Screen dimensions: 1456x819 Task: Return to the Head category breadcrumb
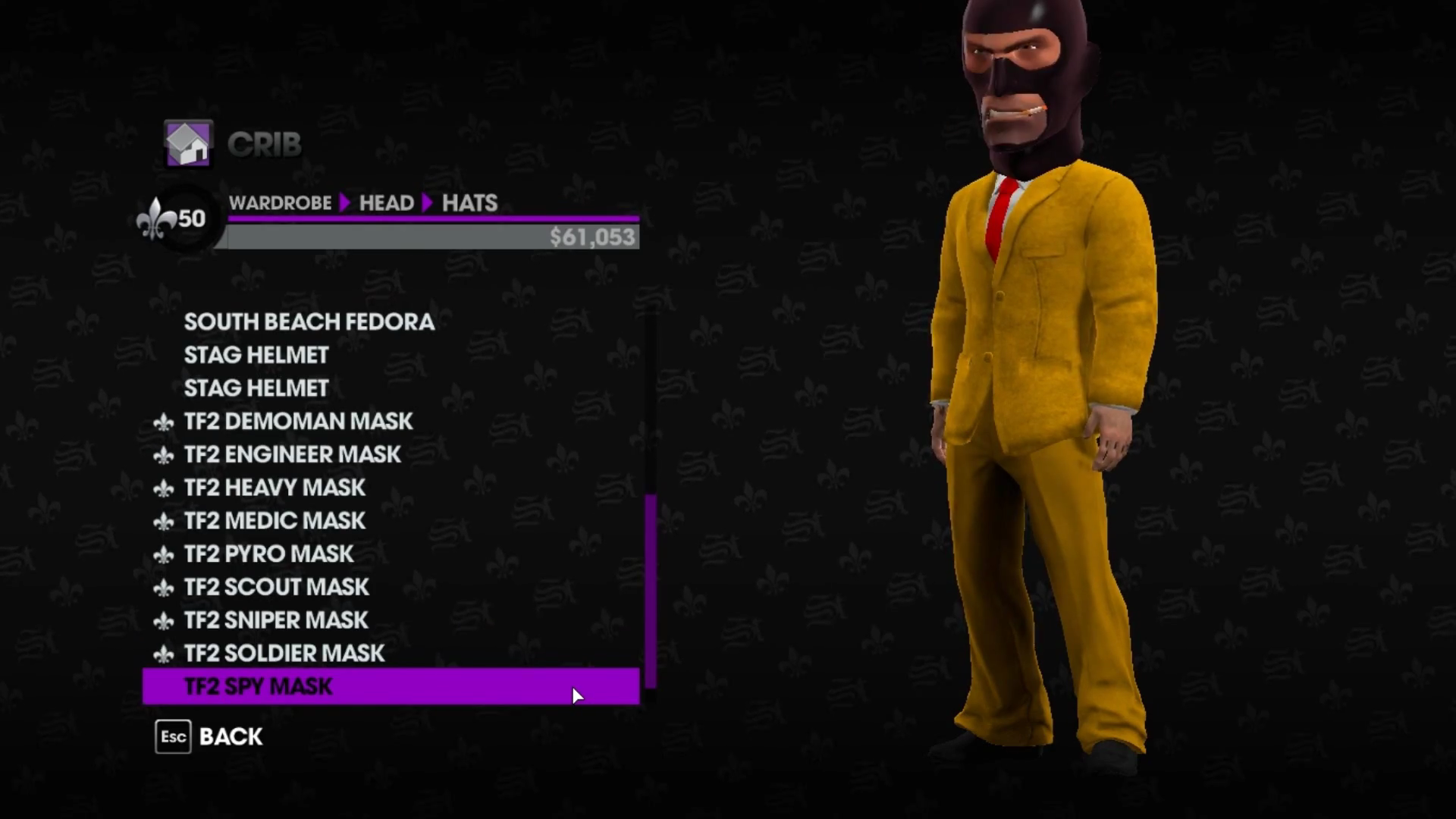386,202
